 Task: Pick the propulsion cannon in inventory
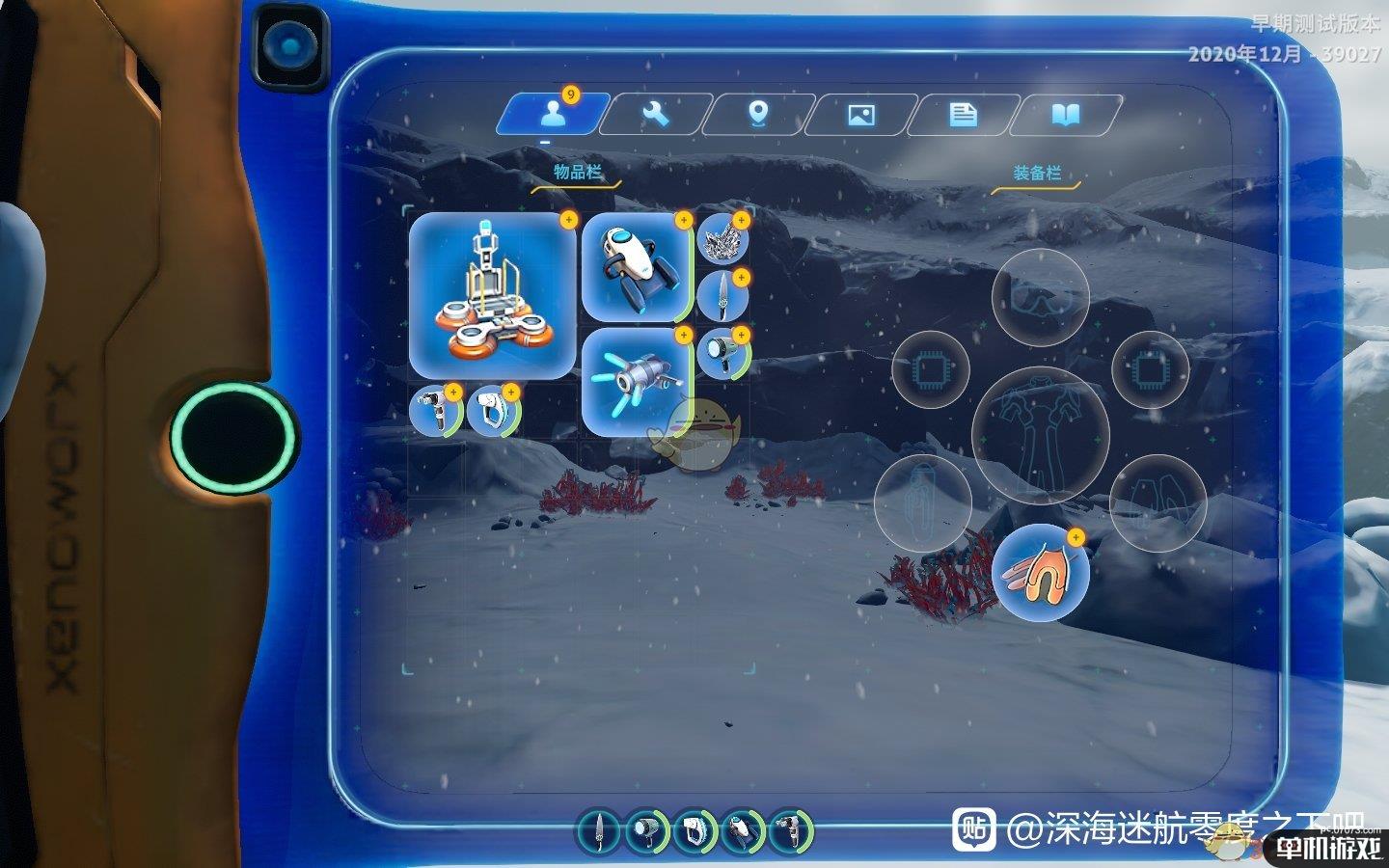coord(636,381)
